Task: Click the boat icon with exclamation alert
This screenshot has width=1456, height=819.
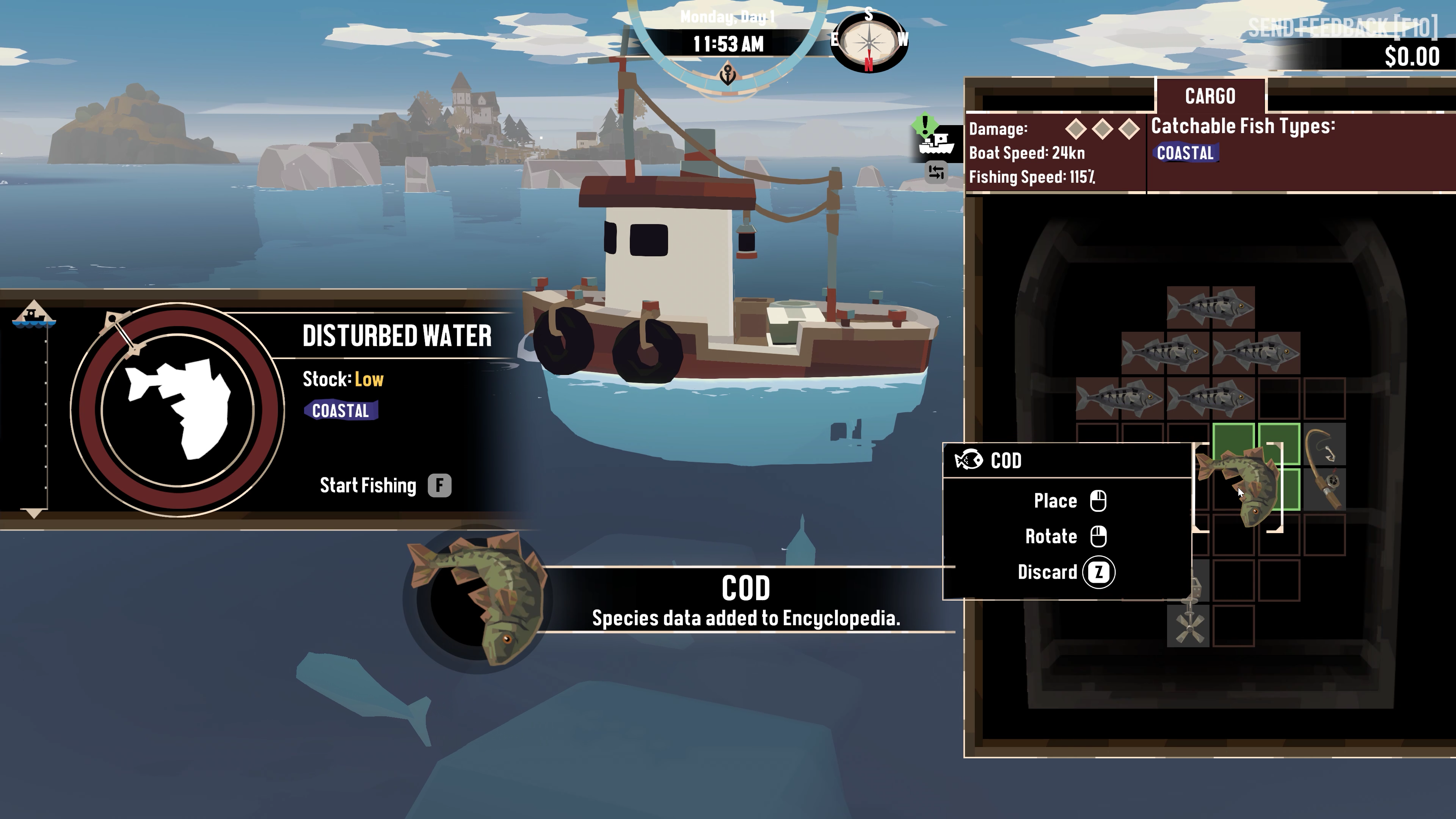Action: (936, 139)
